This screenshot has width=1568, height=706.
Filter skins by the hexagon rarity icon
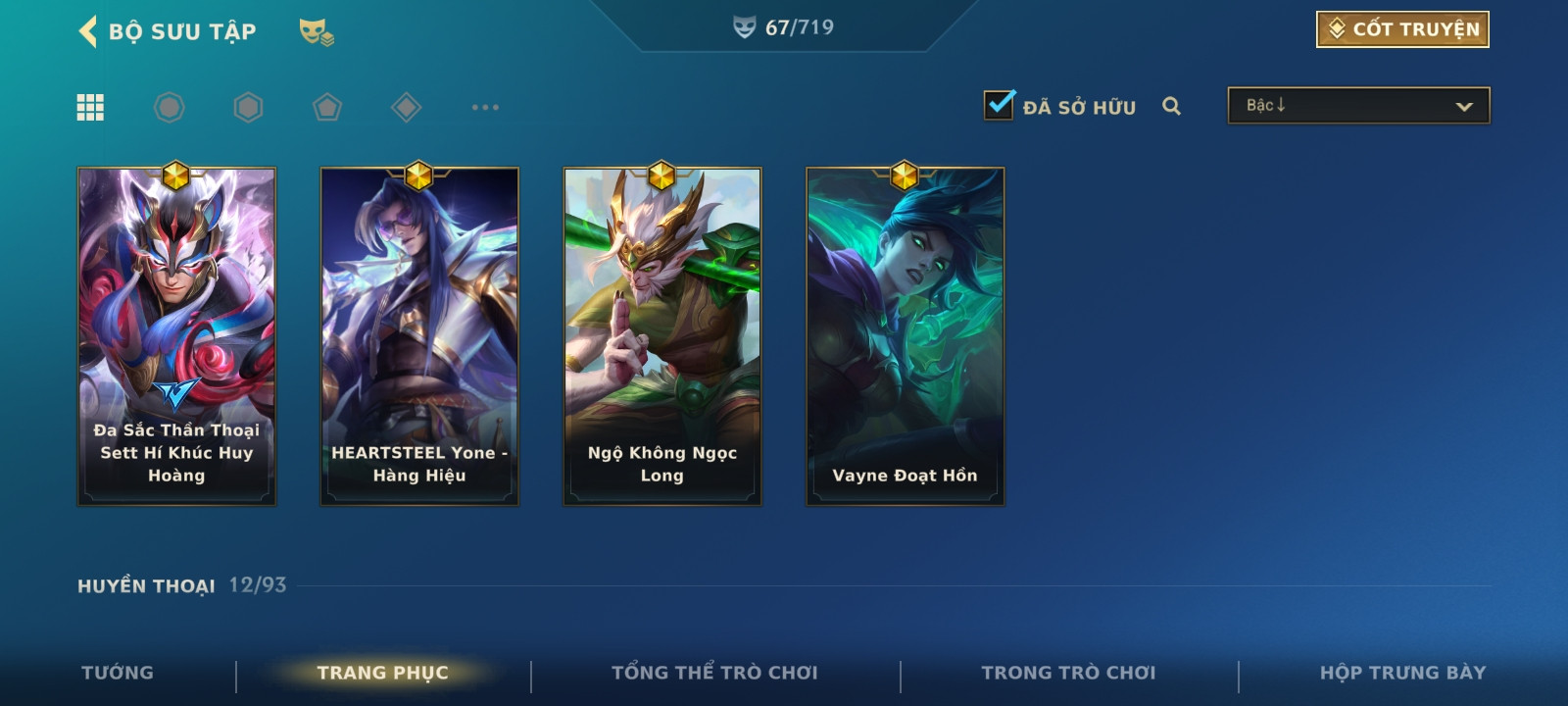[x=249, y=107]
